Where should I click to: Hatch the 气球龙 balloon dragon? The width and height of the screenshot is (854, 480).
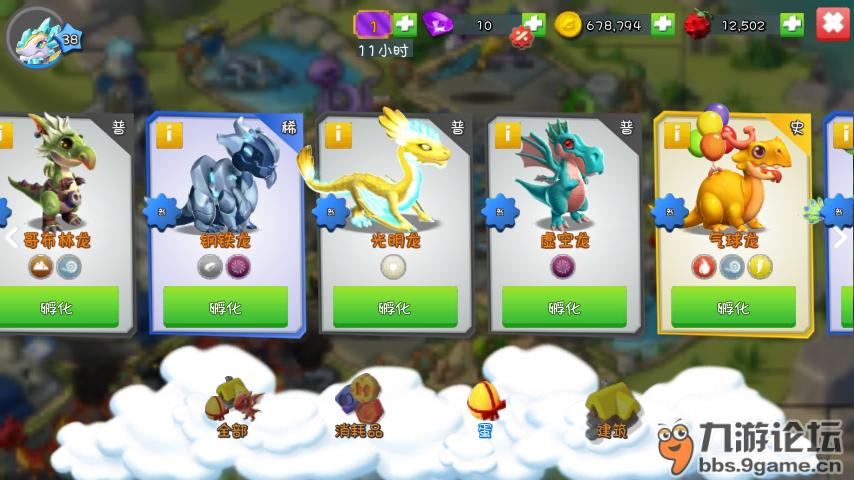point(732,307)
